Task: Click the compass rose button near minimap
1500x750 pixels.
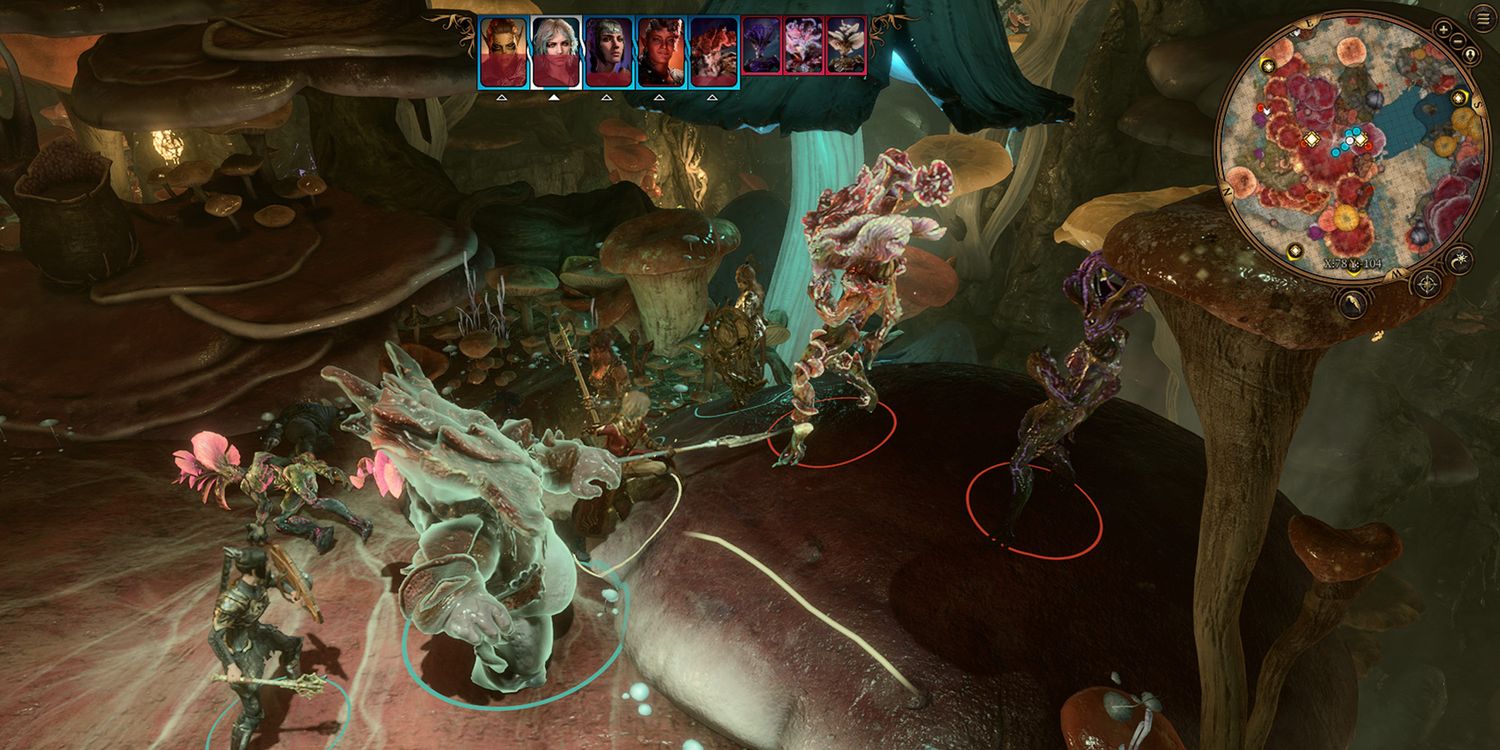Action: [1426, 283]
